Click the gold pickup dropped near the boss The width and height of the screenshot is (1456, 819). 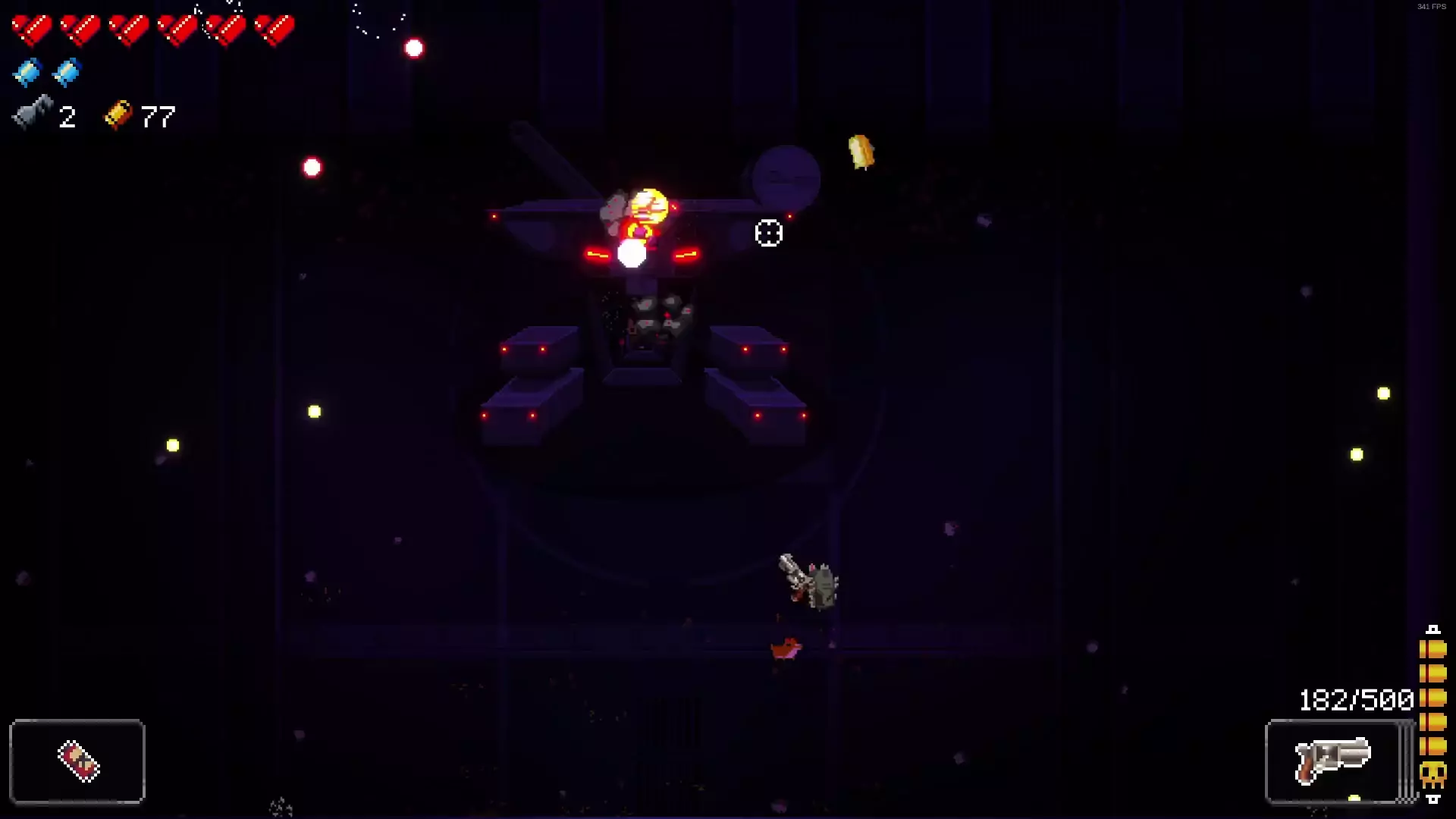(861, 151)
